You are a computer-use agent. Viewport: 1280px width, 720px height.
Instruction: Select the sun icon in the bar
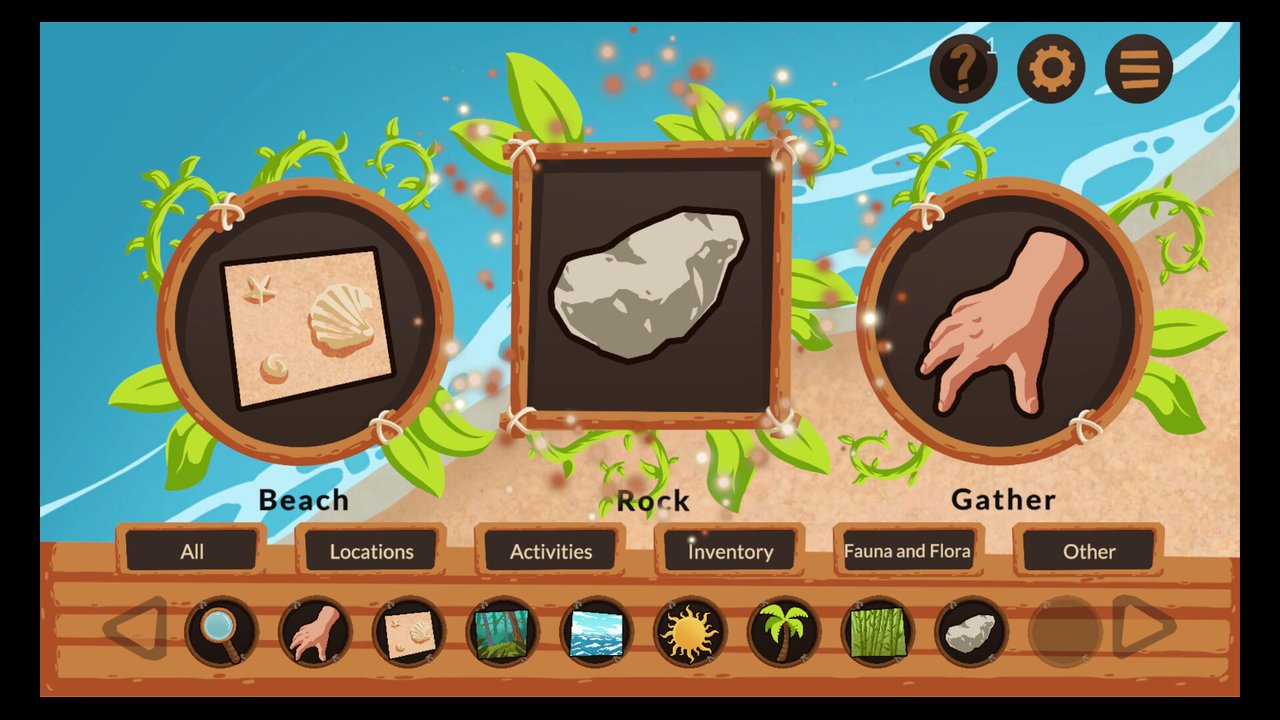(690, 632)
